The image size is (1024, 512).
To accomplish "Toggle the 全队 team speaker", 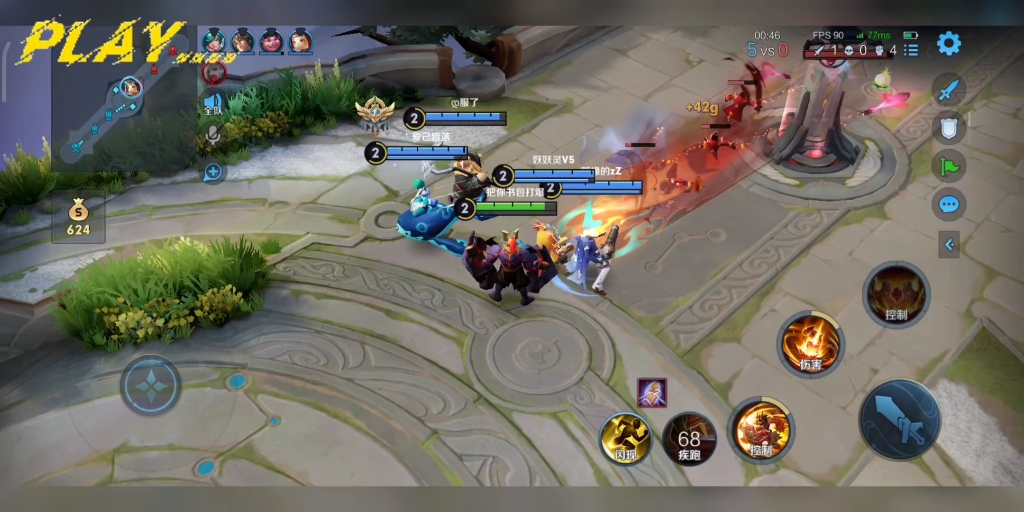I will (212, 103).
